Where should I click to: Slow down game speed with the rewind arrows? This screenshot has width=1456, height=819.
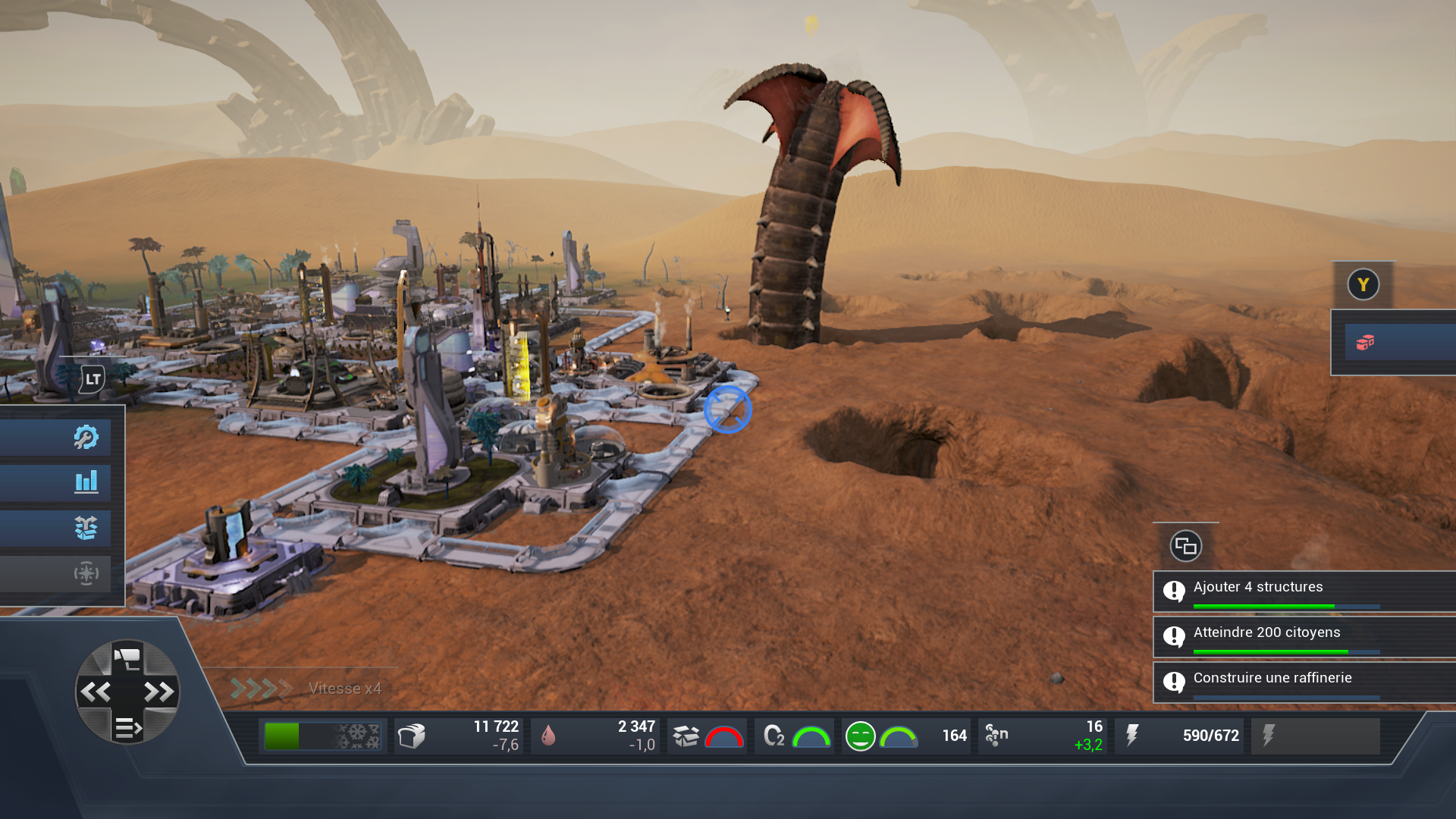(x=96, y=692)
